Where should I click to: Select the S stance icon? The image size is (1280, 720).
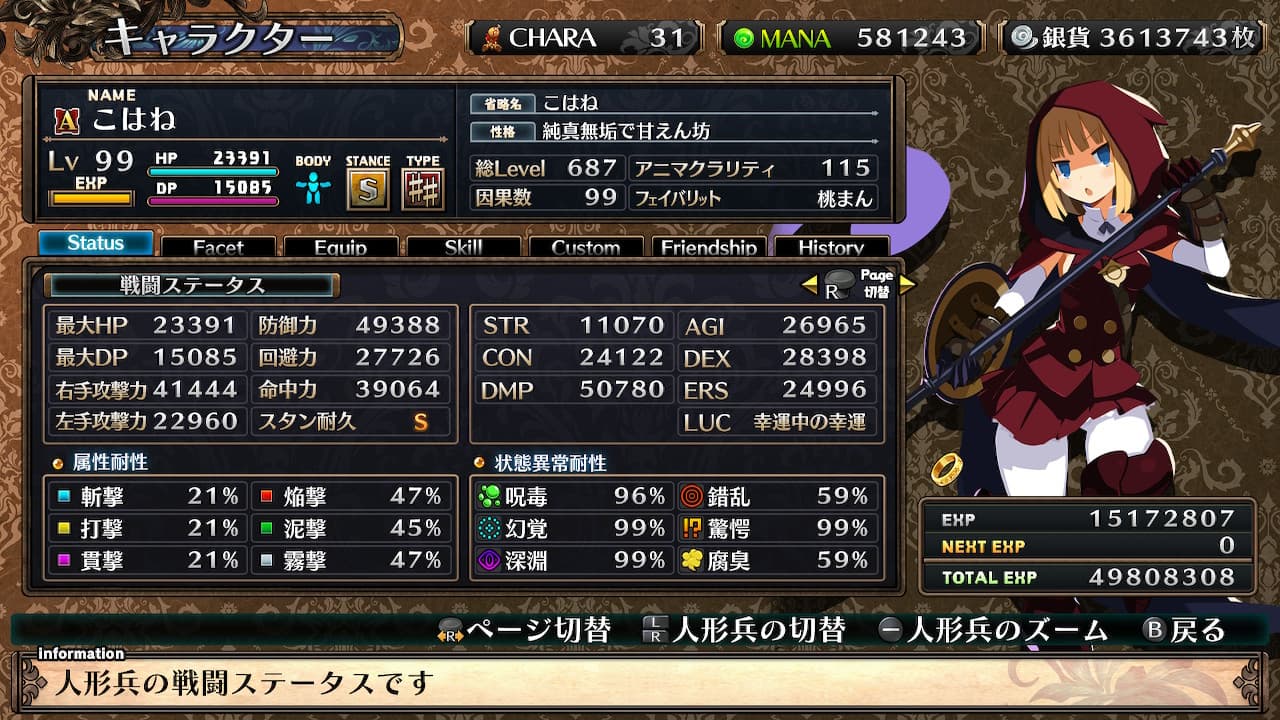pos(368,189)
